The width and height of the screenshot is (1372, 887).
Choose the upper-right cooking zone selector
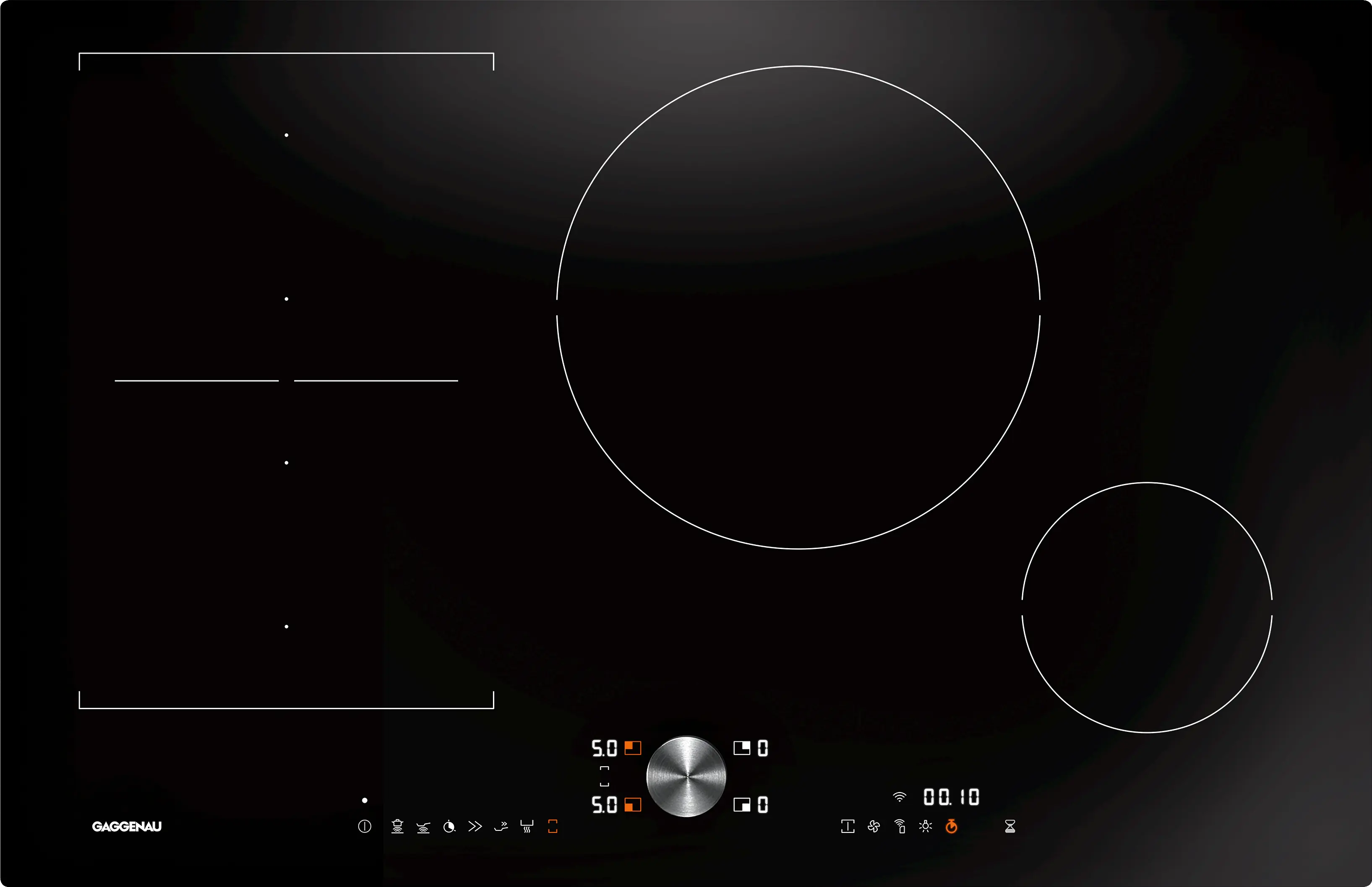(x=742, y=748)
